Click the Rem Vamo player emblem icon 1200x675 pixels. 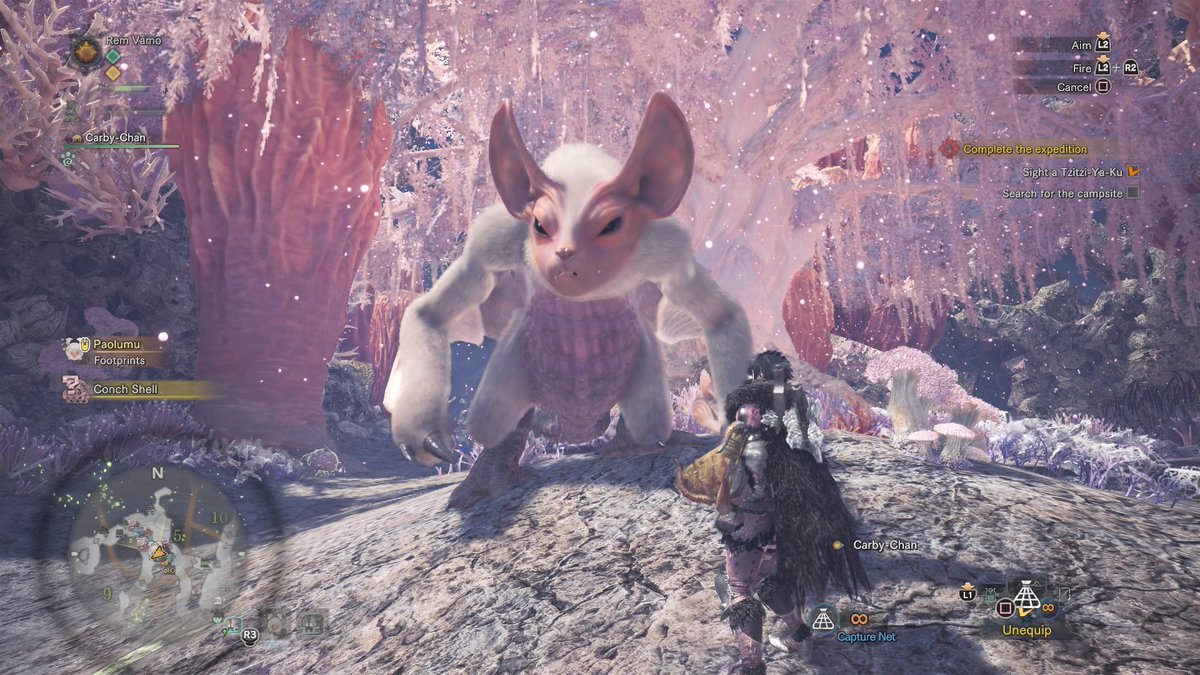tap(85, 51)
